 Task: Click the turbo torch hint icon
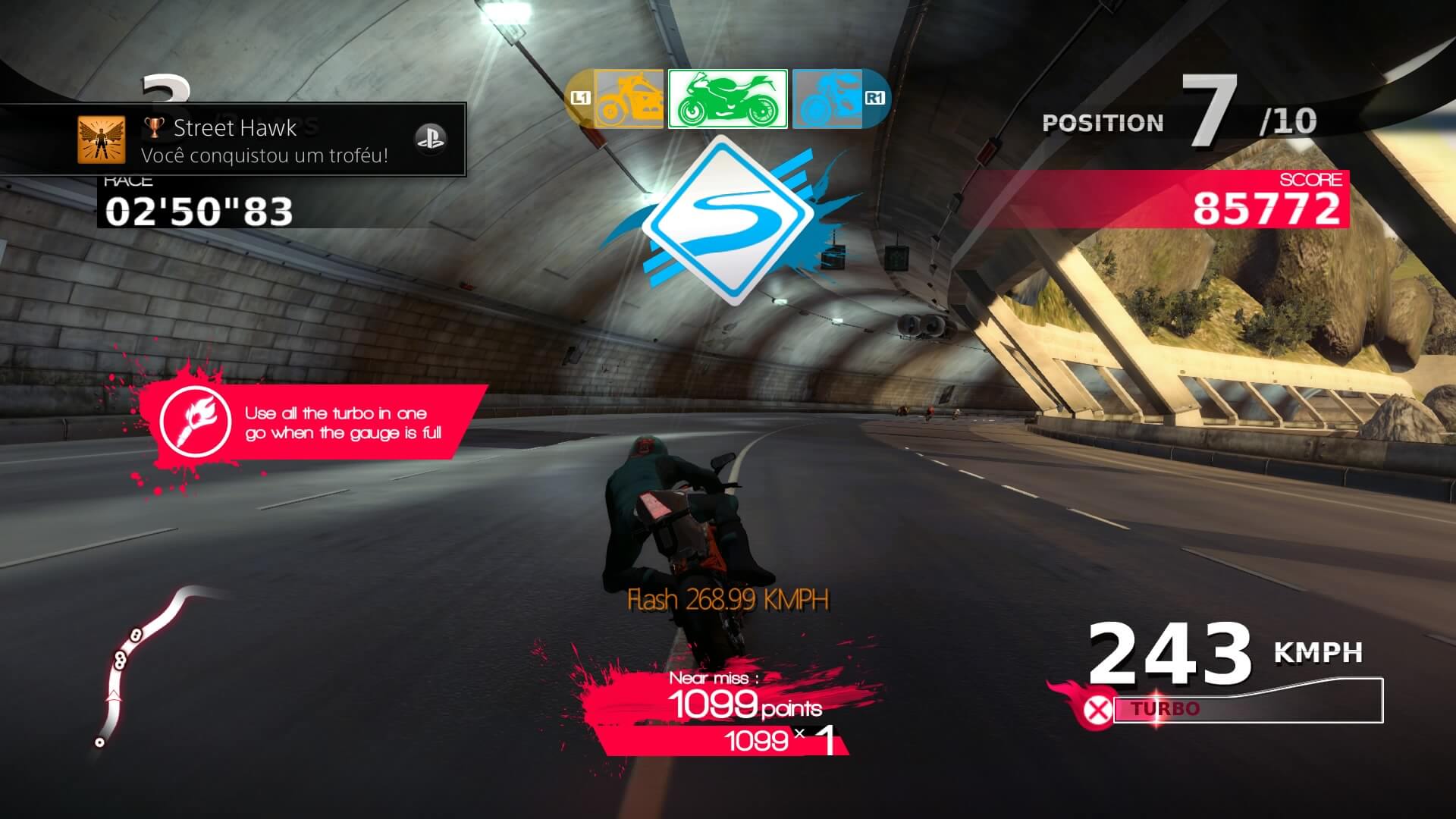tap(196, 422)
